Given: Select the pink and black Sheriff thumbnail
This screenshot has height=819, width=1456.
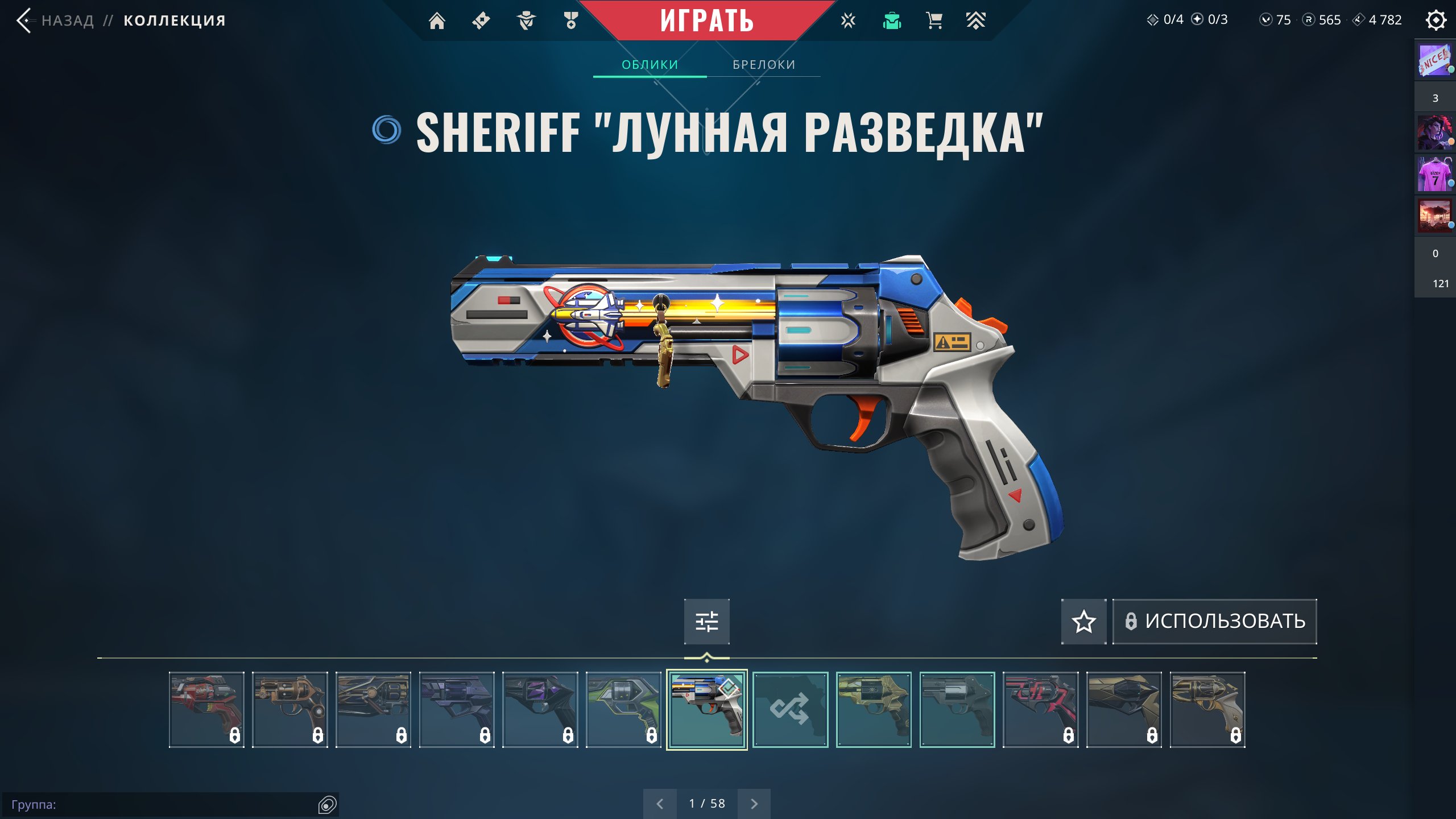Looking at the screenshot, I should 1040,709.
